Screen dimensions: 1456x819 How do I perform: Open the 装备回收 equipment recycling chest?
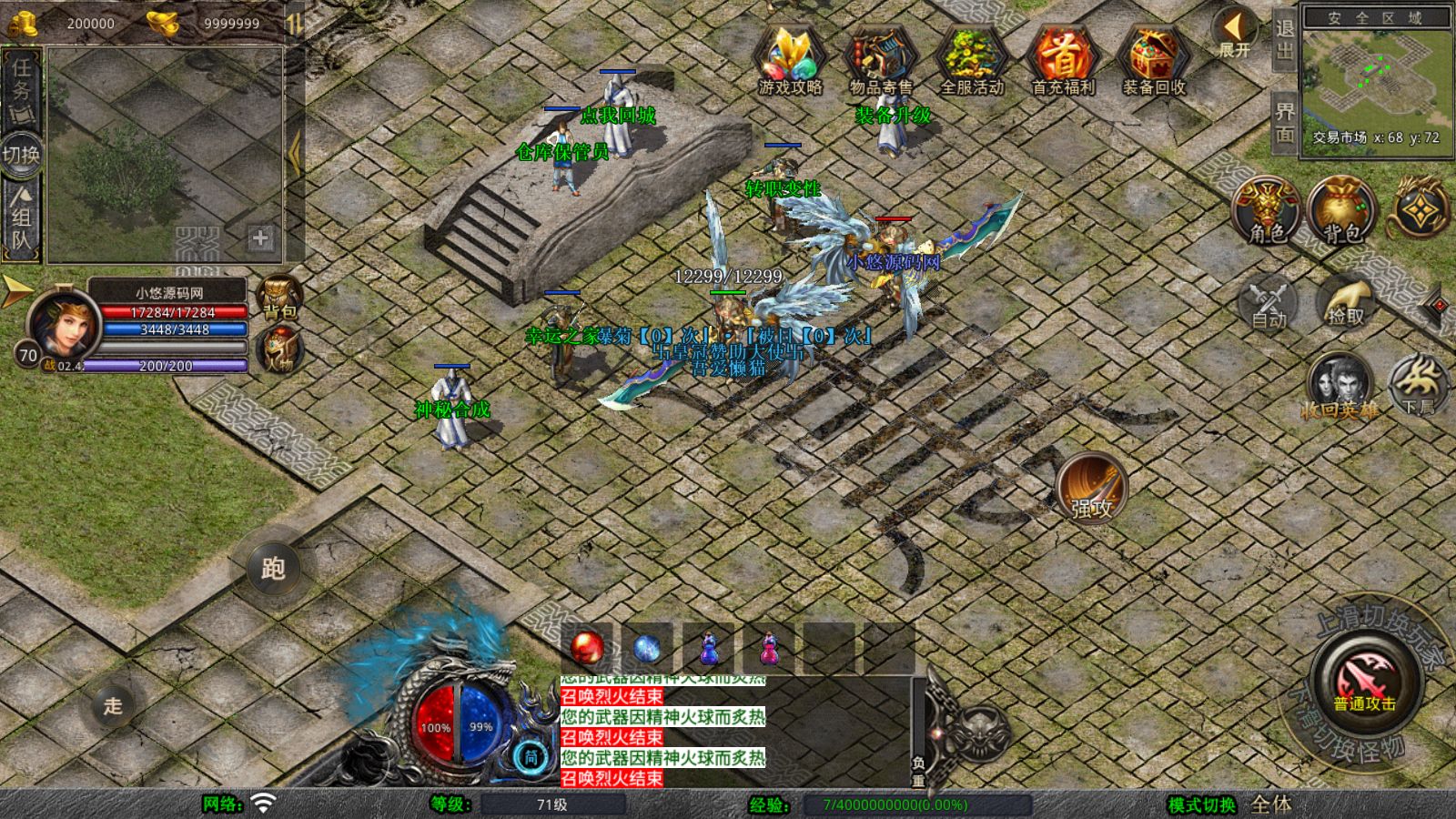click(1153, 59)
